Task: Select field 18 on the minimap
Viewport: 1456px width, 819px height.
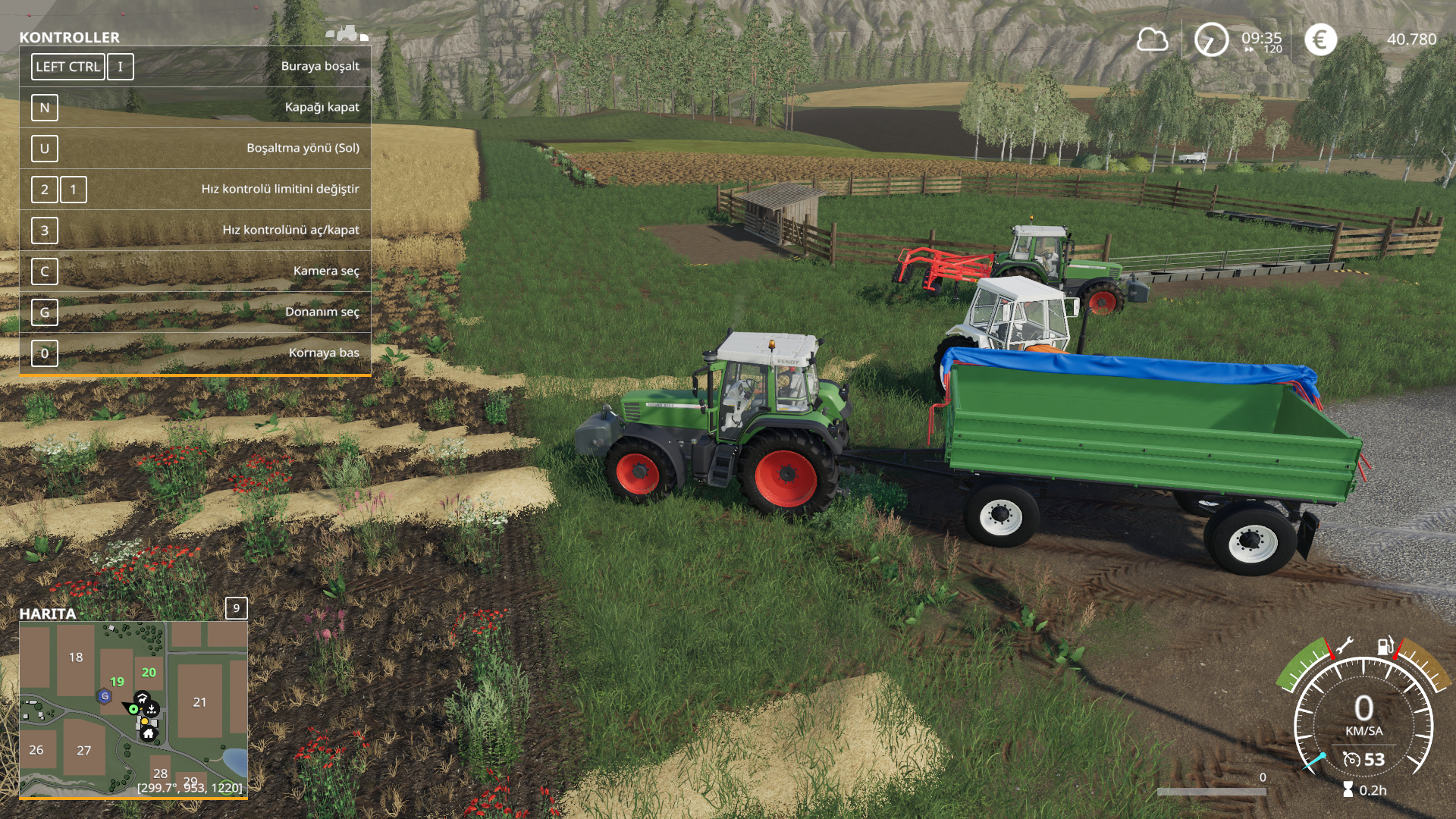Action: [x=76, y=657]
